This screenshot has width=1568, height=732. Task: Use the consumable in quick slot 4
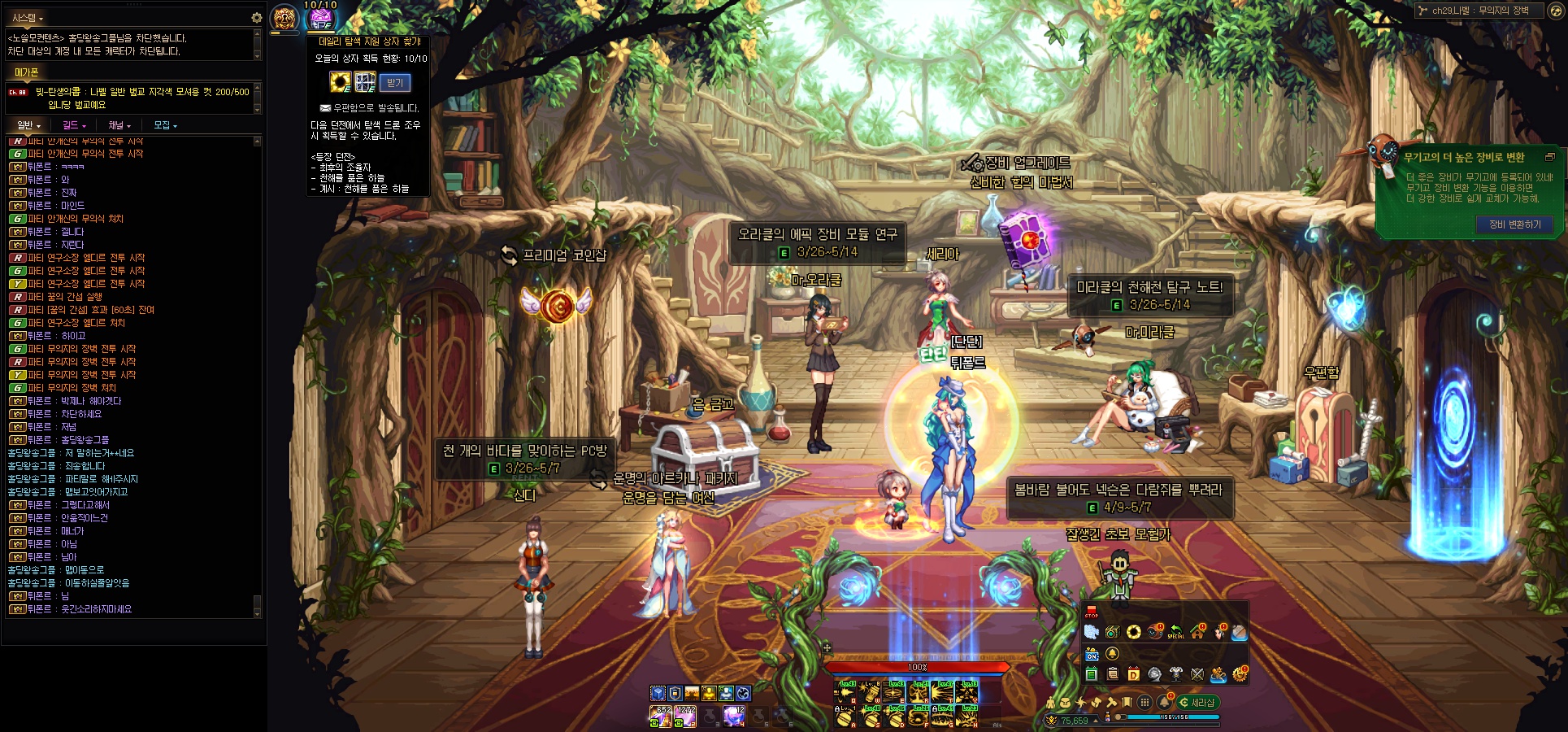pos(734,716)
